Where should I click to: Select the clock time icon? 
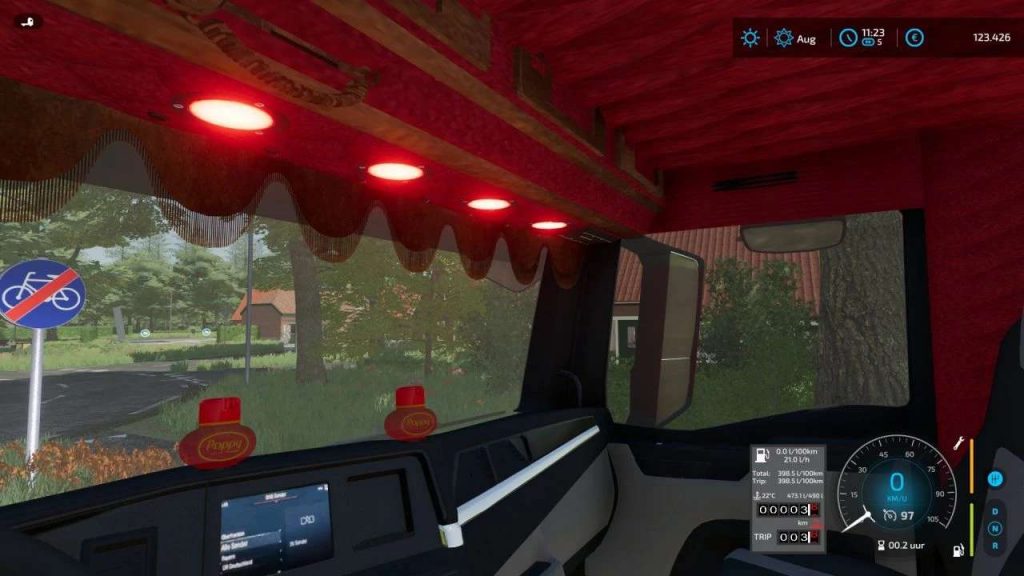pyautogui.click(x=848, y=38)
